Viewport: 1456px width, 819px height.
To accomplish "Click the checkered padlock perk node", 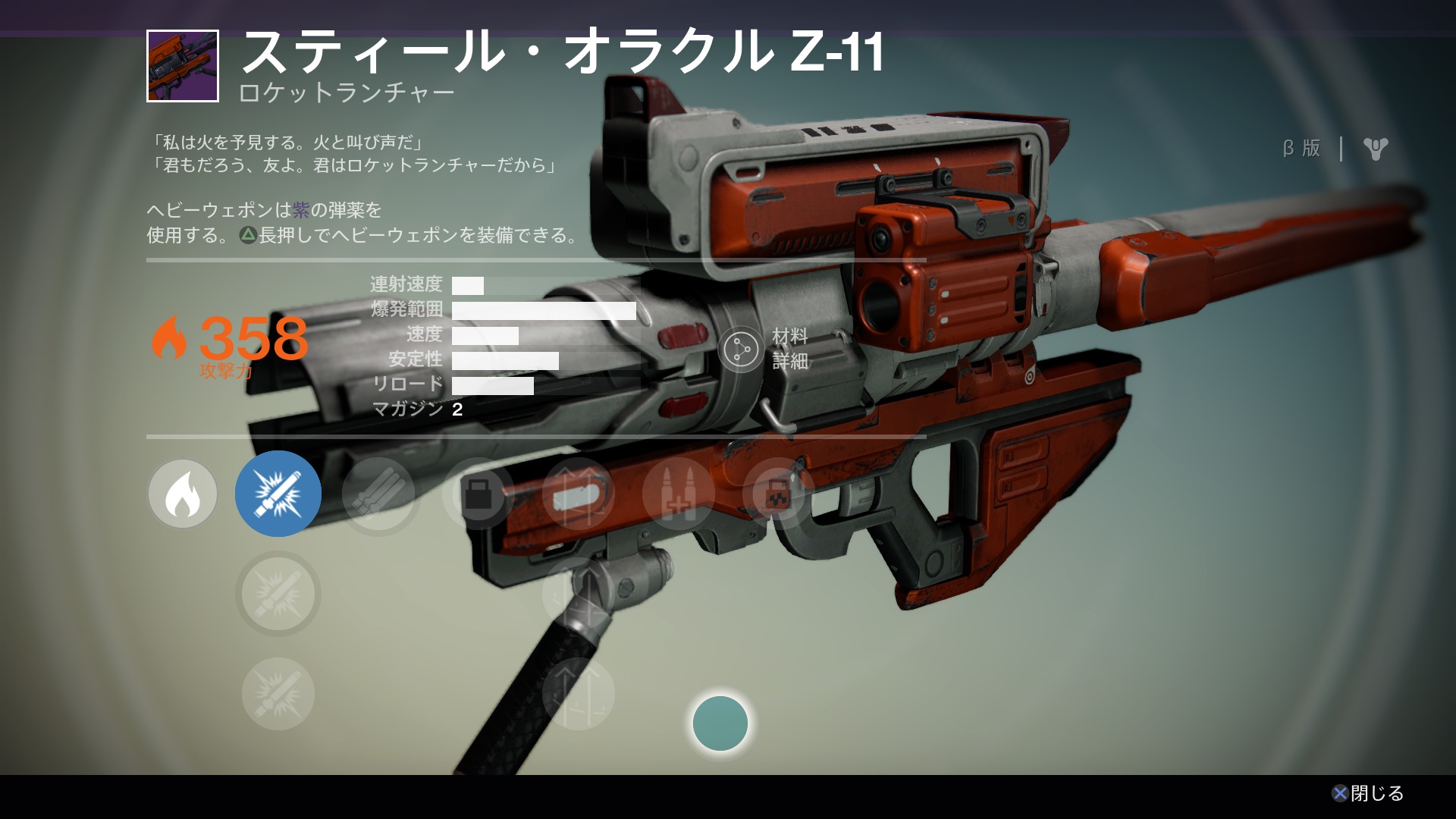I will 777,494.
